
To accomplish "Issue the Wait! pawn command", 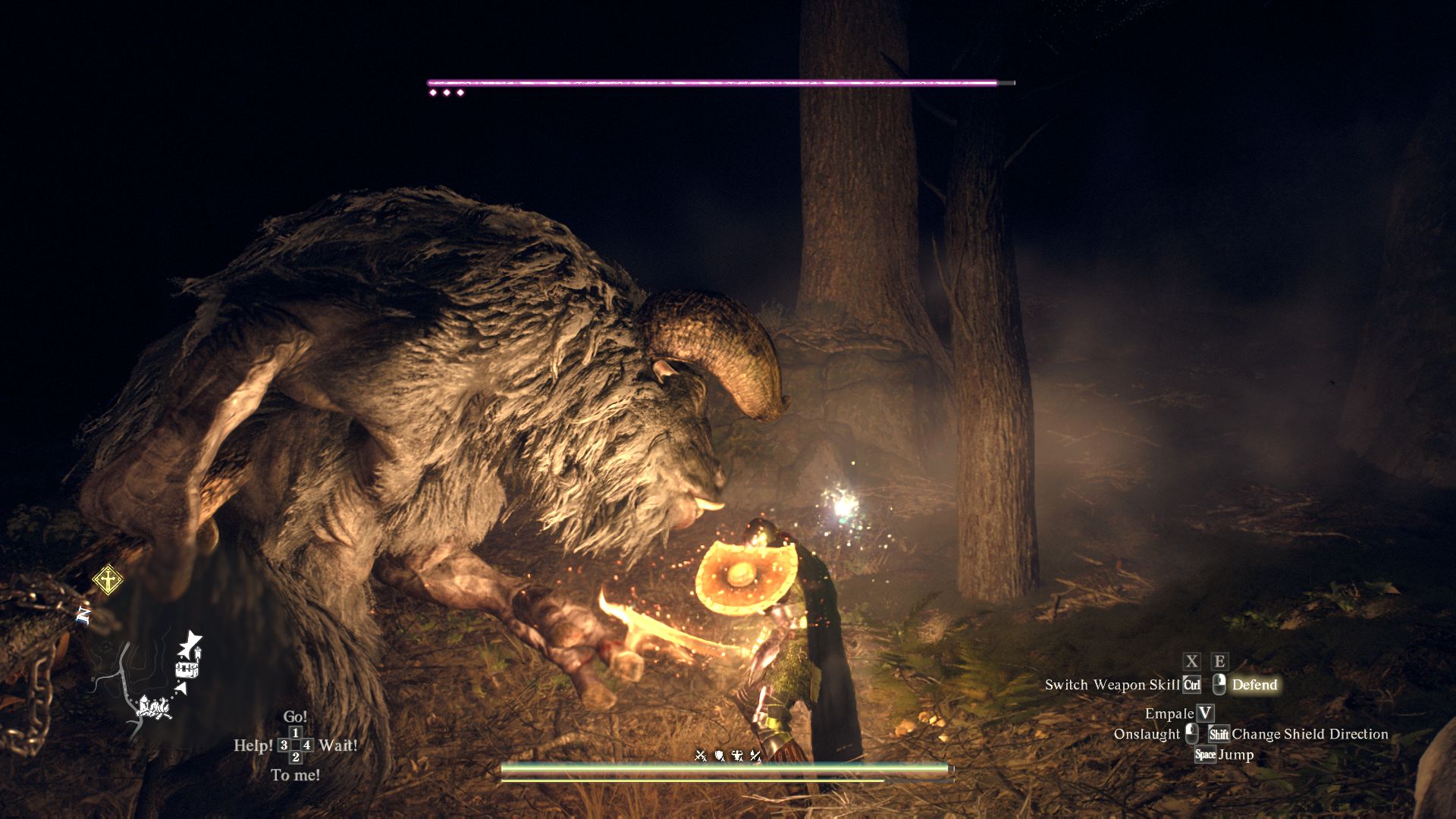I will pos(338,745).
